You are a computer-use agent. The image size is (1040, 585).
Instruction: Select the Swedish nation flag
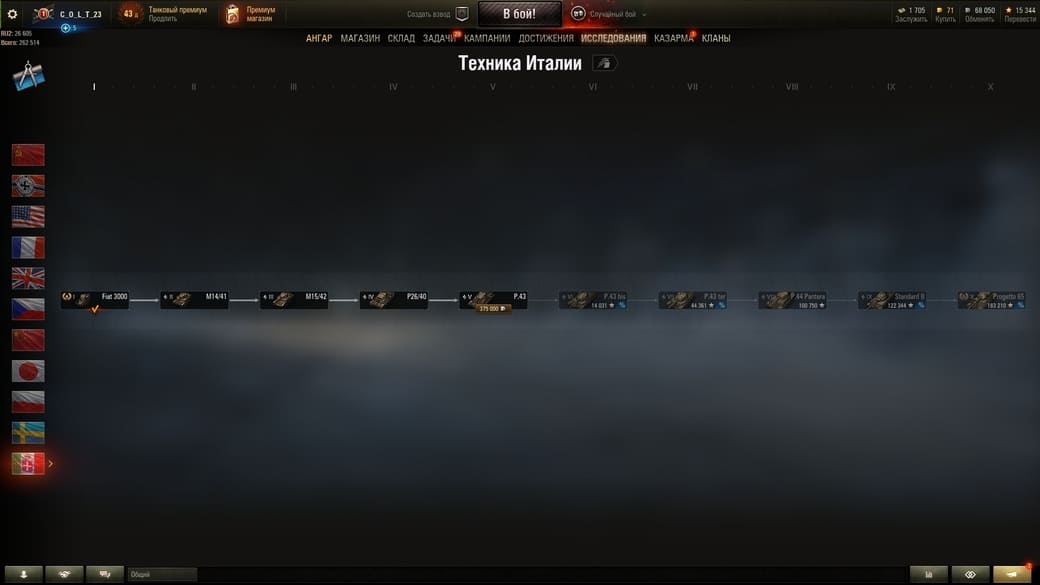(x=28, y=432)
